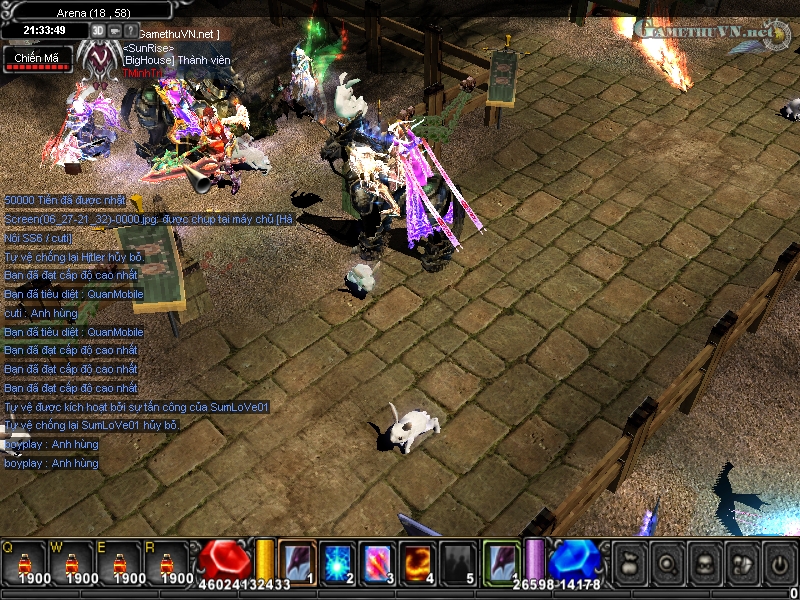This screenshot has height=600, width=800.
Task: Activate the blue starburst skill in slot 2
Action: (336, 561)
